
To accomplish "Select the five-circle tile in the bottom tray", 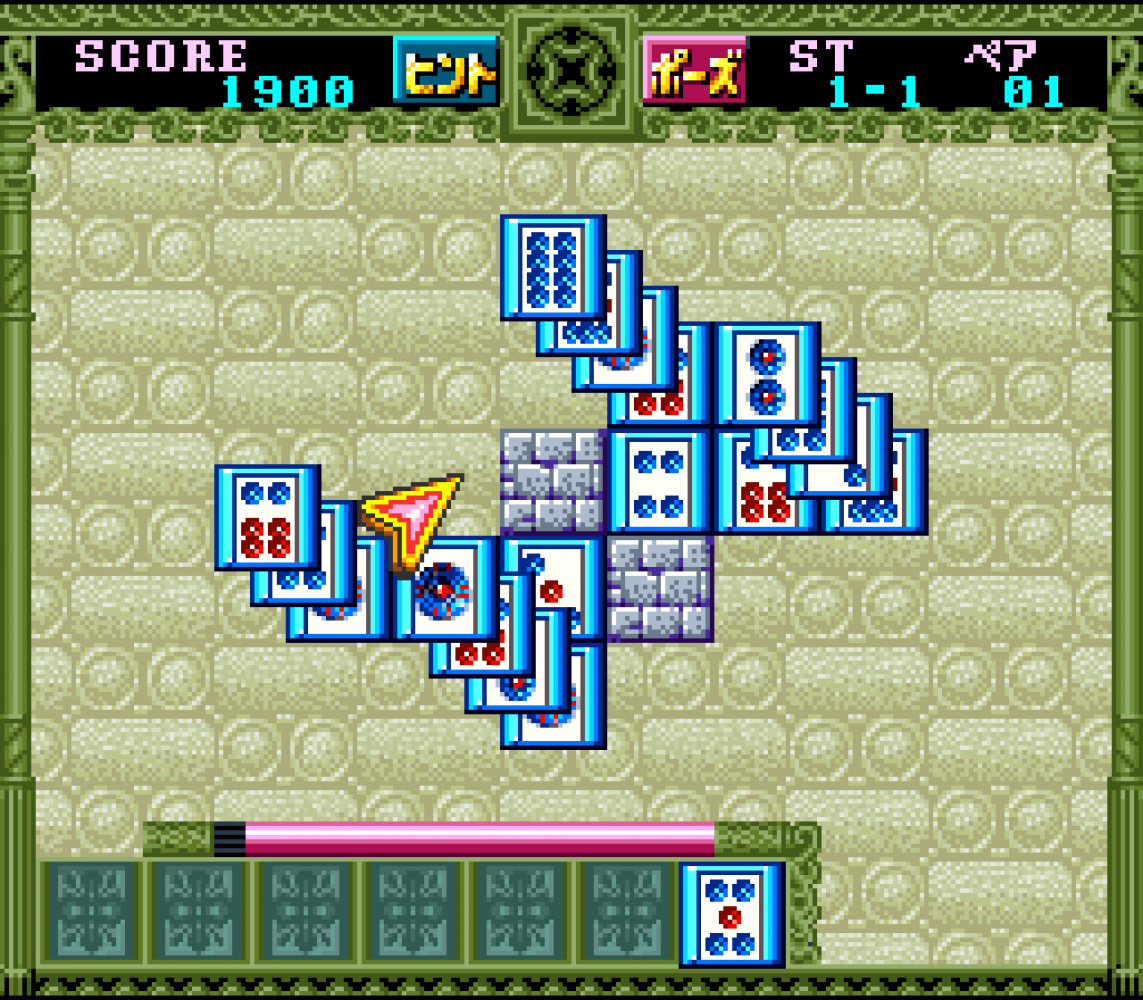I will pos(731,914).
